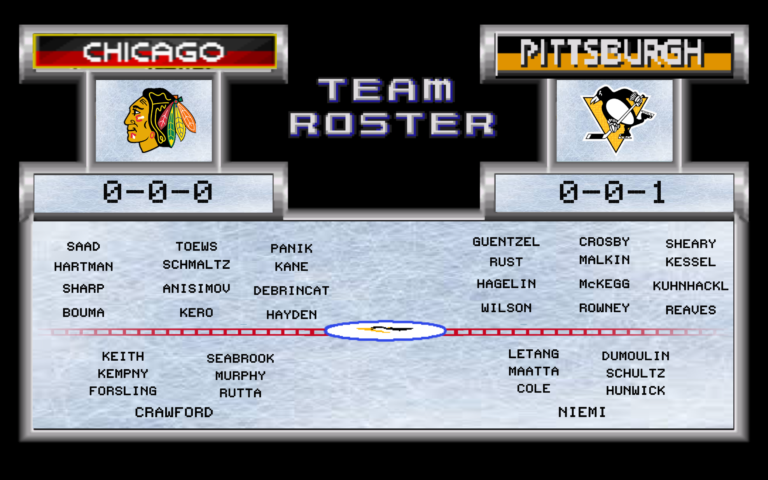768x480 pixels.
Task: Pick Keith from the Chicago defense
Action: (x=123, y=356)
